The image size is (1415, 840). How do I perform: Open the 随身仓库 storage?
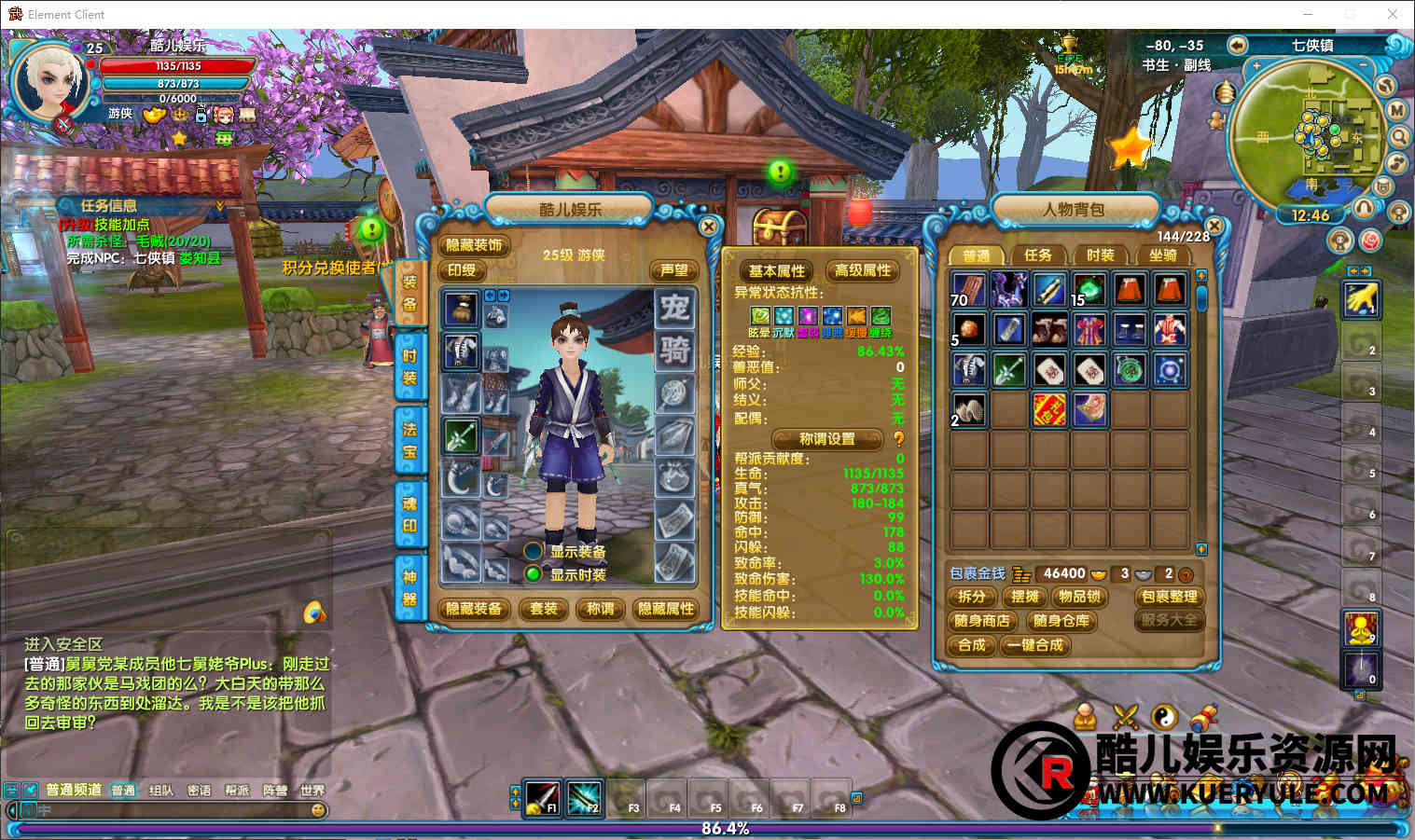tap(1061, 621)
